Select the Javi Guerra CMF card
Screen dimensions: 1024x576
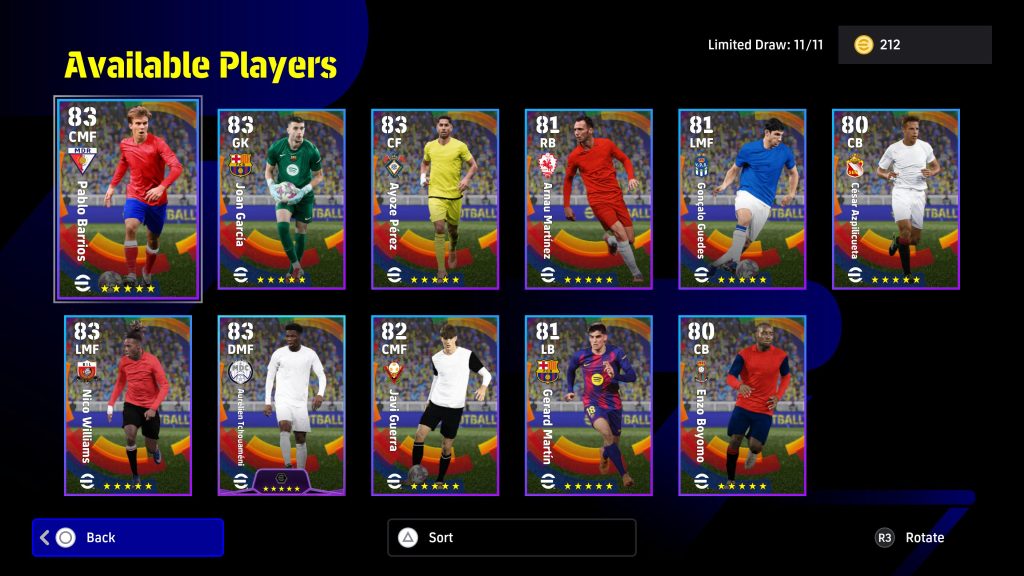pyautogui.click(x=435, y=405)
